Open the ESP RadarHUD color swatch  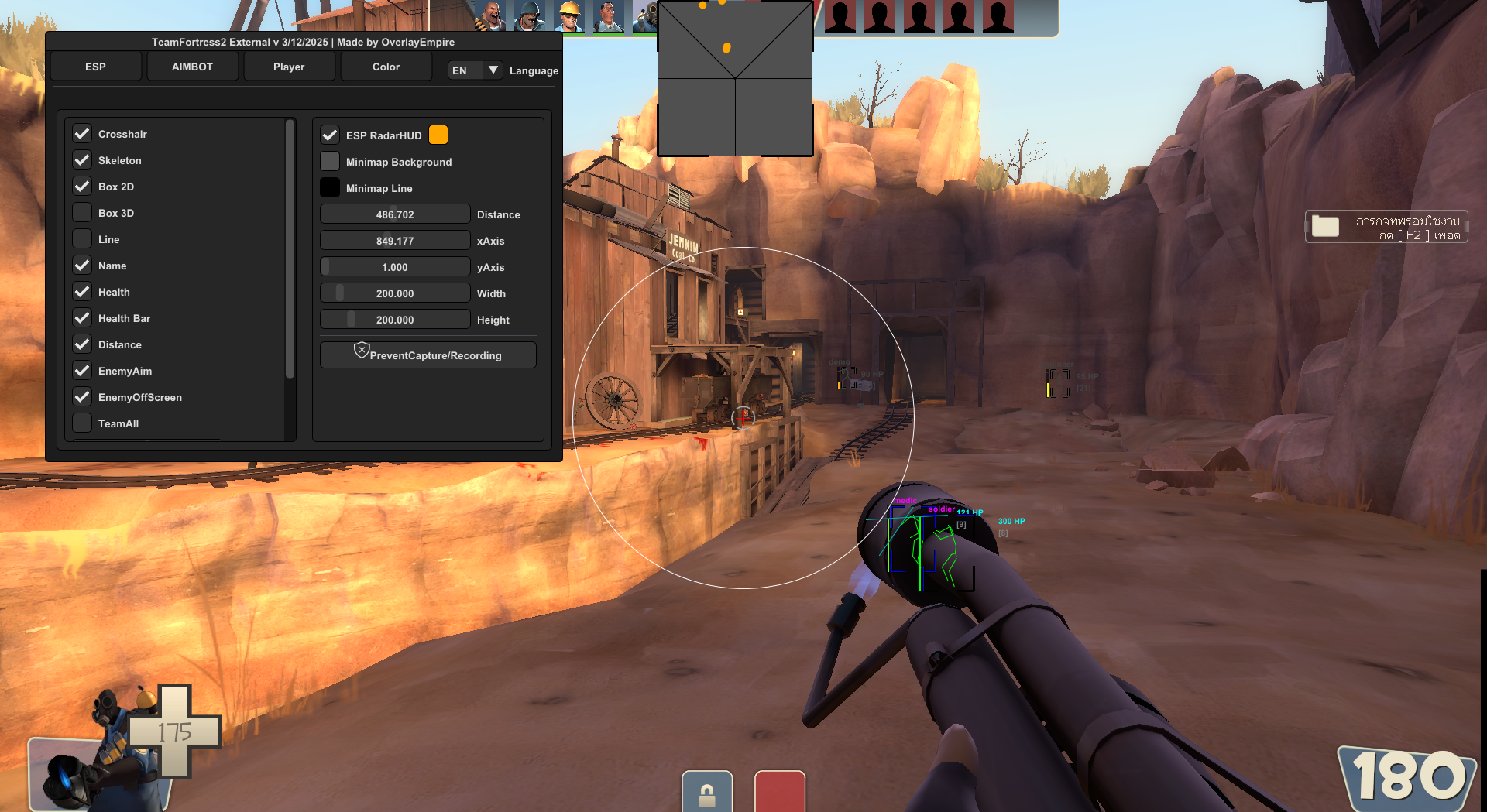(x=438, y=135)
